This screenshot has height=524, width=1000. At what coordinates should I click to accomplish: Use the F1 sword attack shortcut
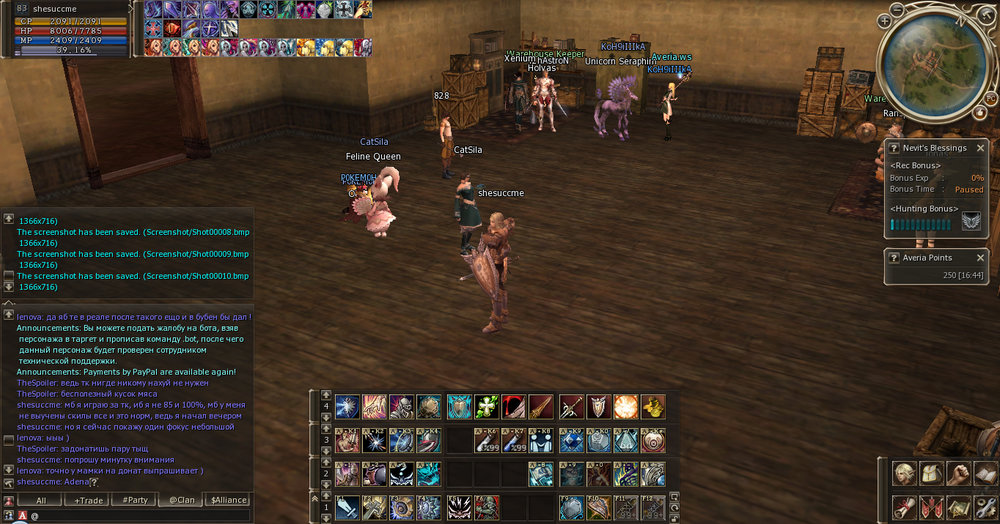click(x=348, y=506)
